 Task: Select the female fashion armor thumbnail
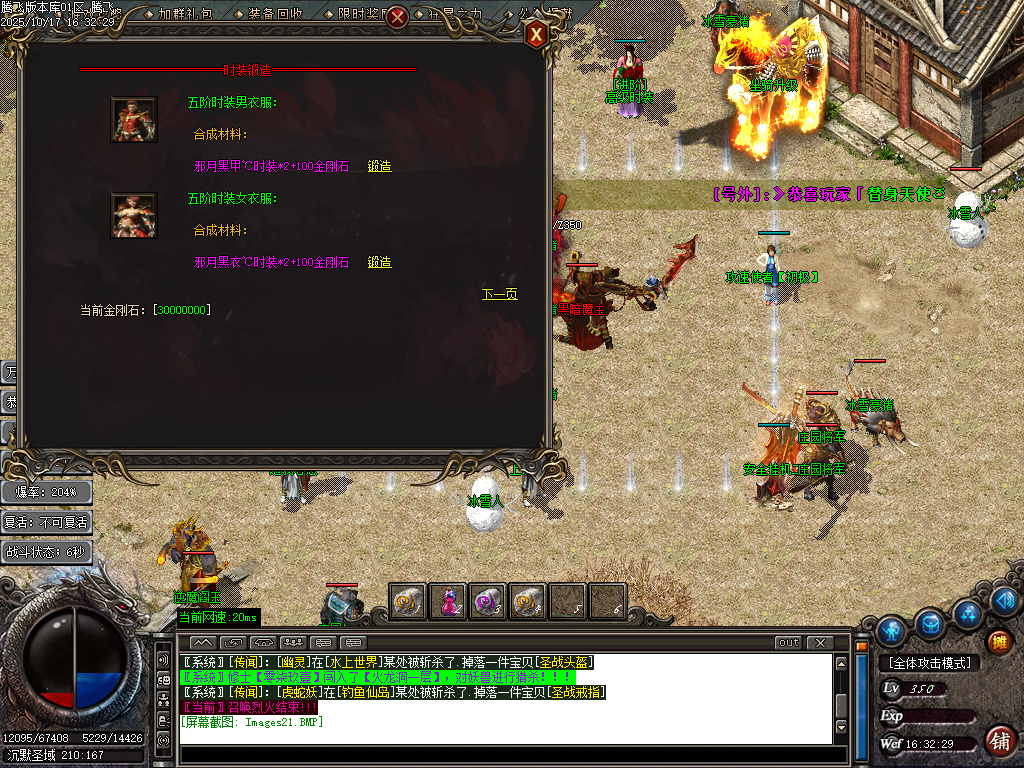133,215
